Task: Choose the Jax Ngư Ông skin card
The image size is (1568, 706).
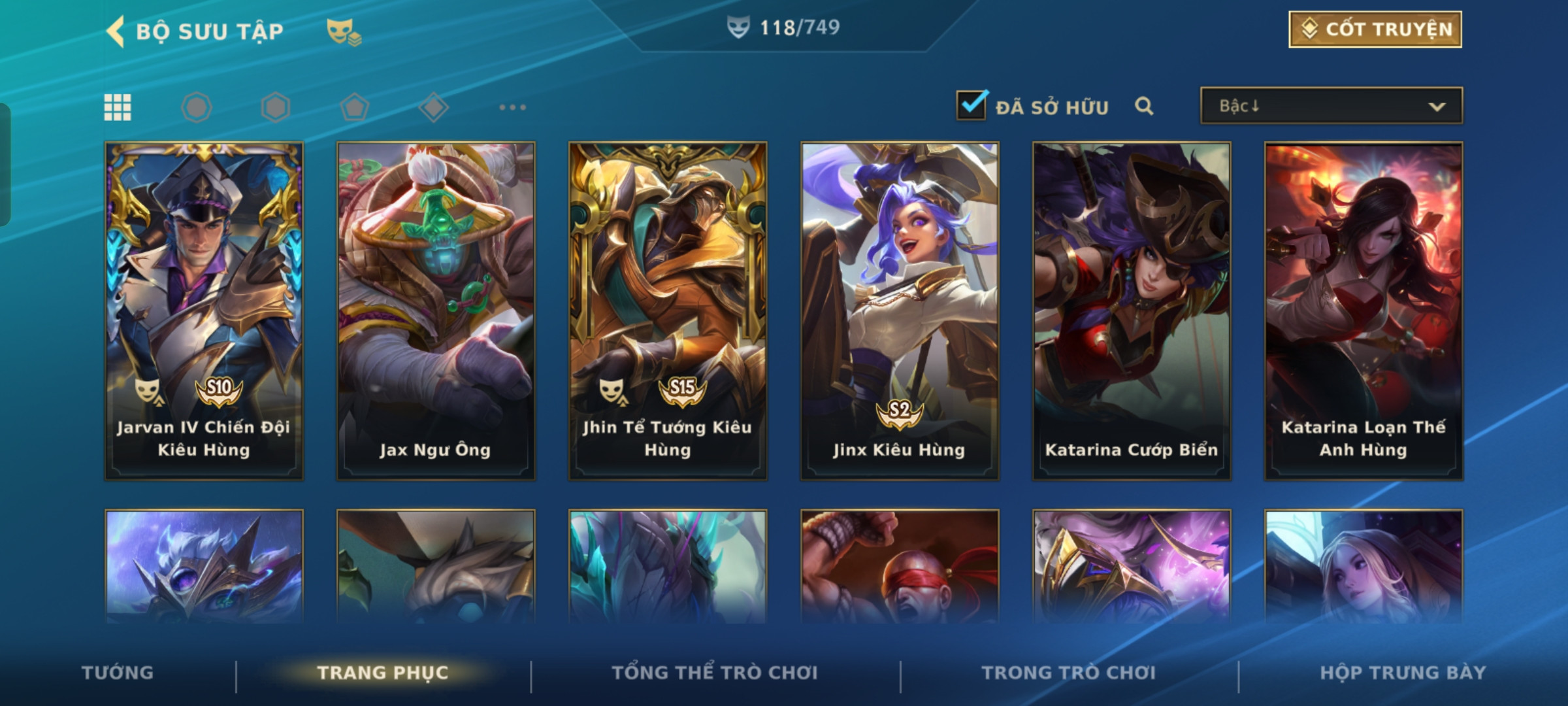Action: [436, 311]
